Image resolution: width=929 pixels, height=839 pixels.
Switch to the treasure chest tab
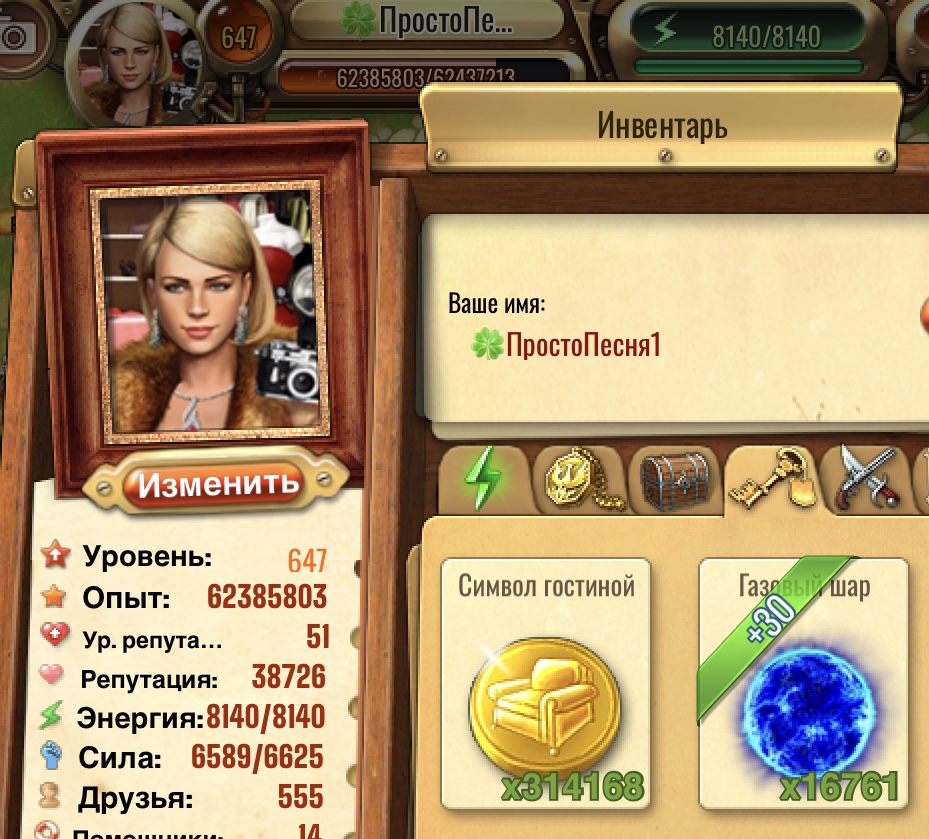pyautogui.click(x=675, y=481)
